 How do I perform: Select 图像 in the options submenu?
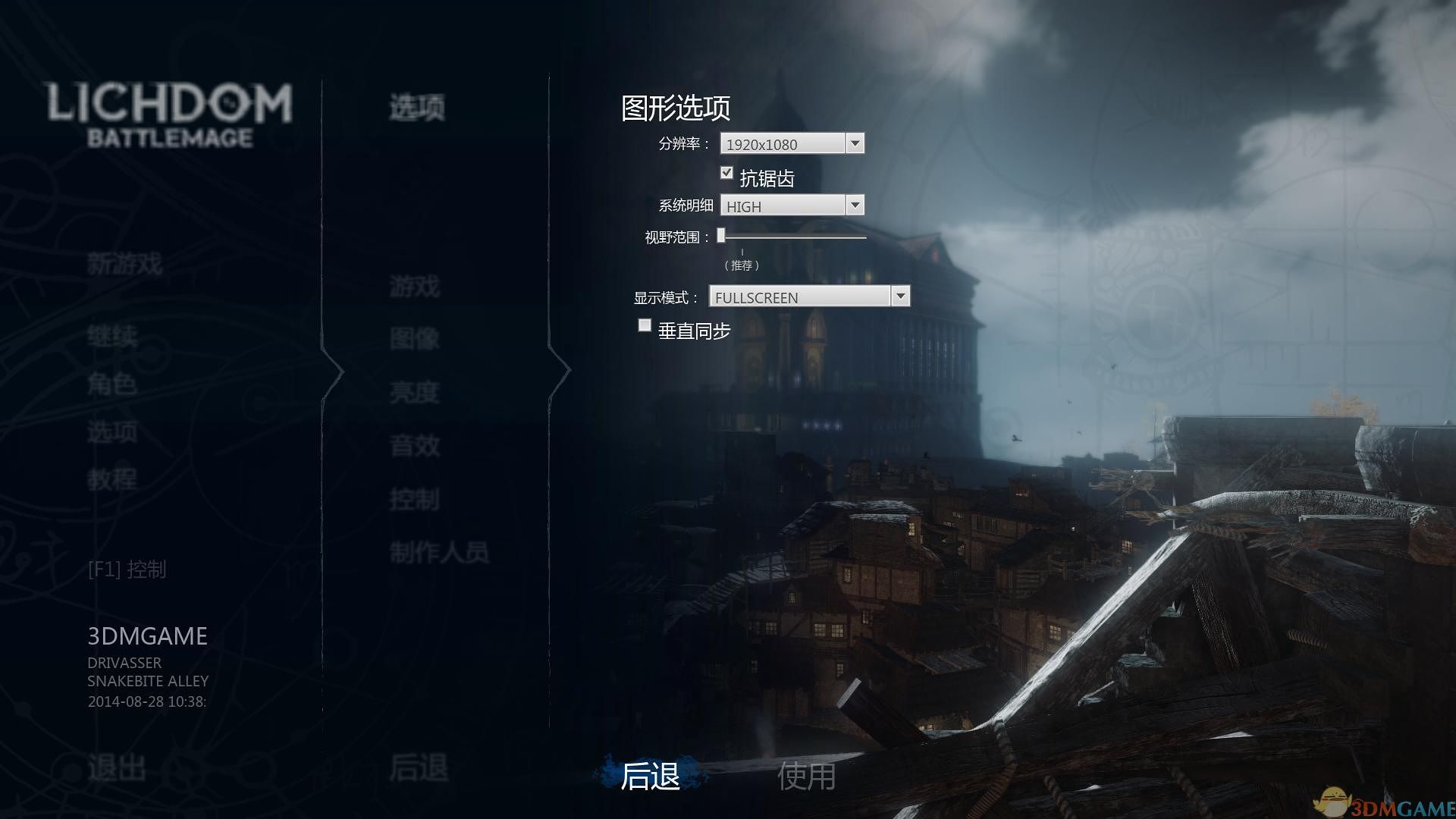point(415,339)
